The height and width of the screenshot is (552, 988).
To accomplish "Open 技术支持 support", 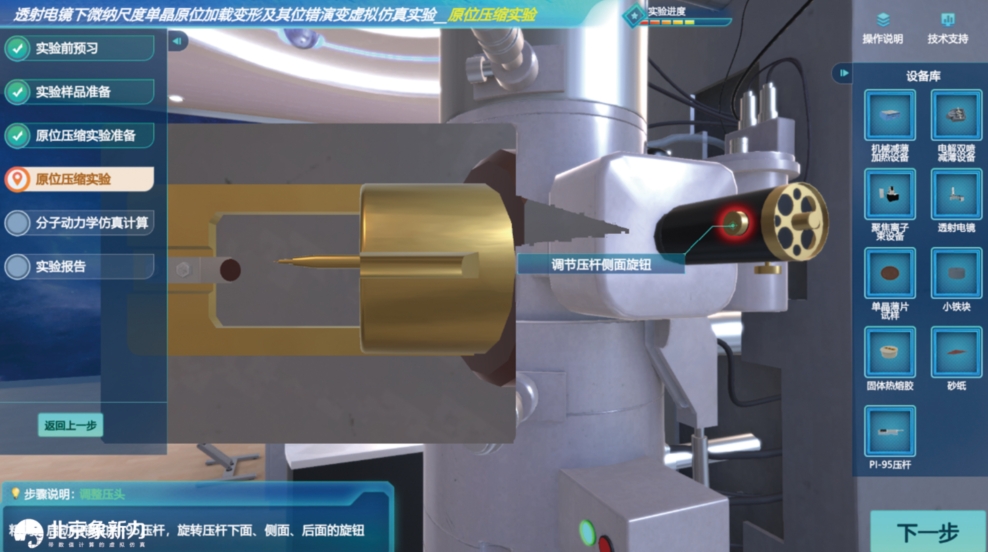I will (947, 27).
